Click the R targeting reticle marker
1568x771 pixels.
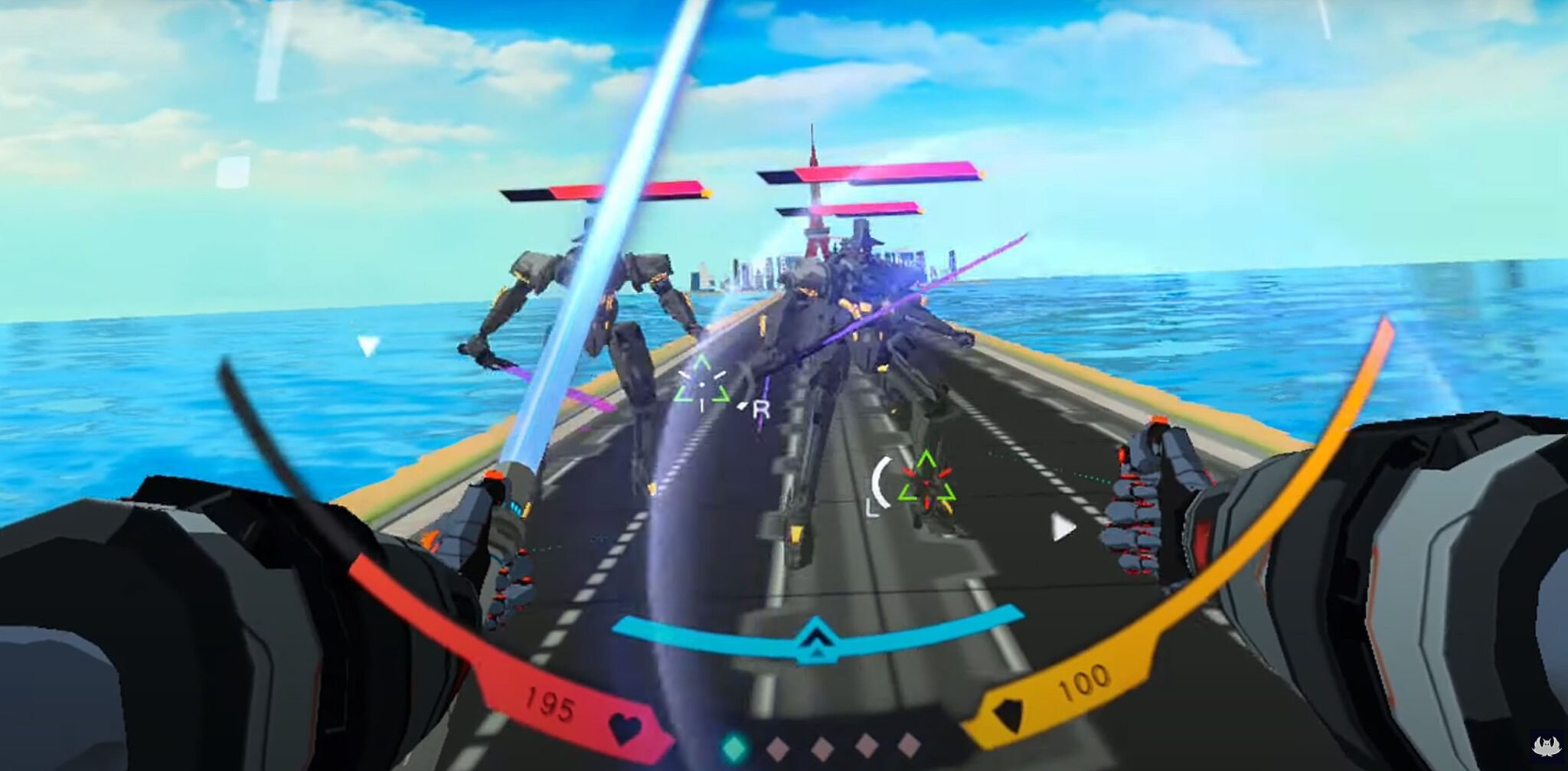760,410
